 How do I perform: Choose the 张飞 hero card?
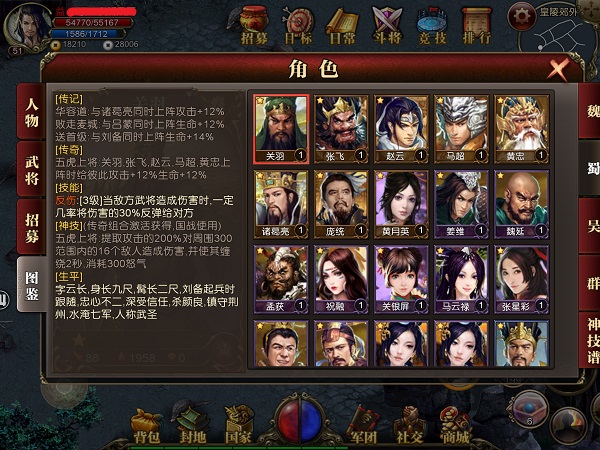click(x=341, y=129)
